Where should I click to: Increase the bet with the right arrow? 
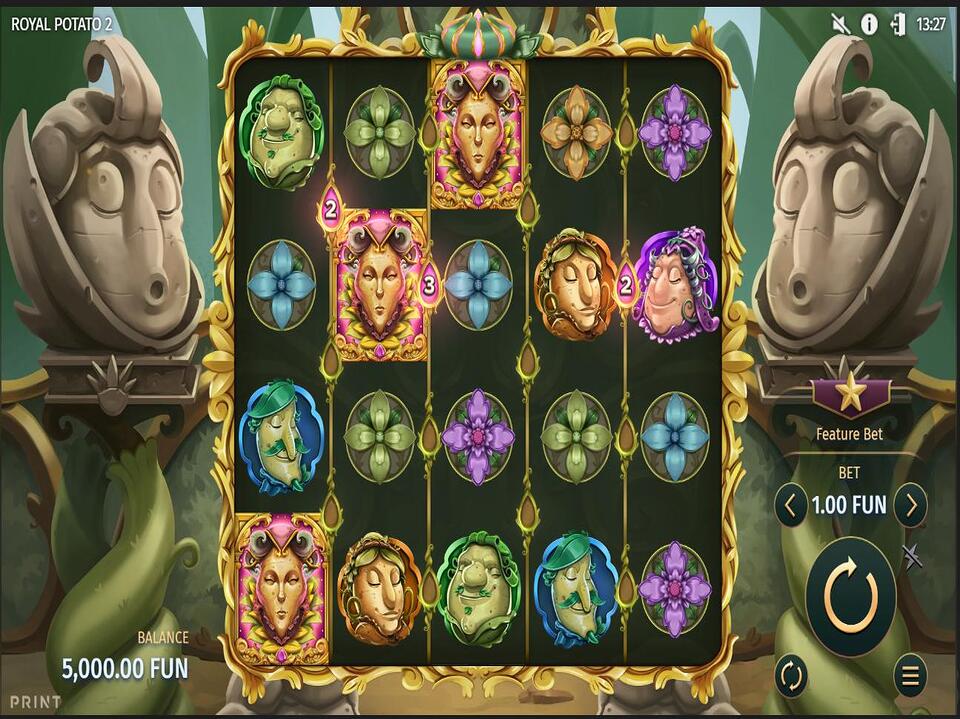[x=910, y=505]
